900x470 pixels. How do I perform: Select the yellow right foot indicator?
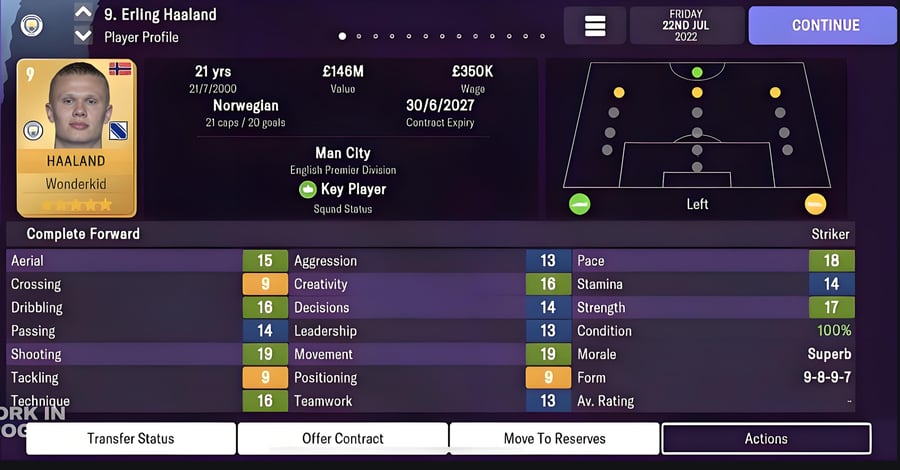click(815, 204)
